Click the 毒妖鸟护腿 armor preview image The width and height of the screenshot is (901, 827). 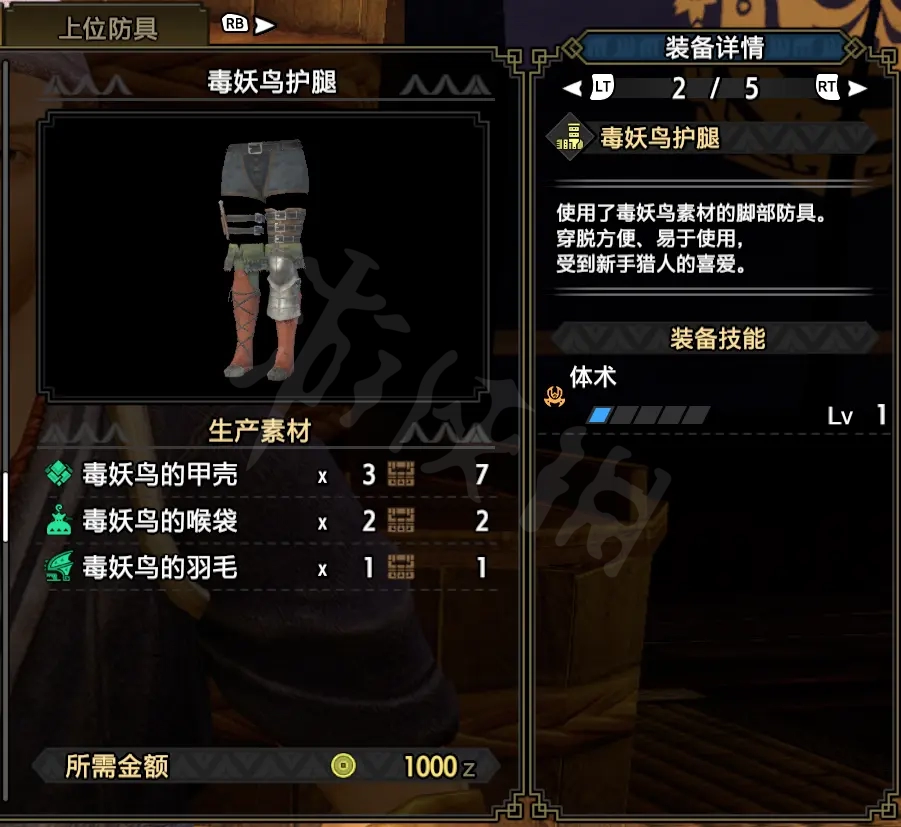[261, 258]
